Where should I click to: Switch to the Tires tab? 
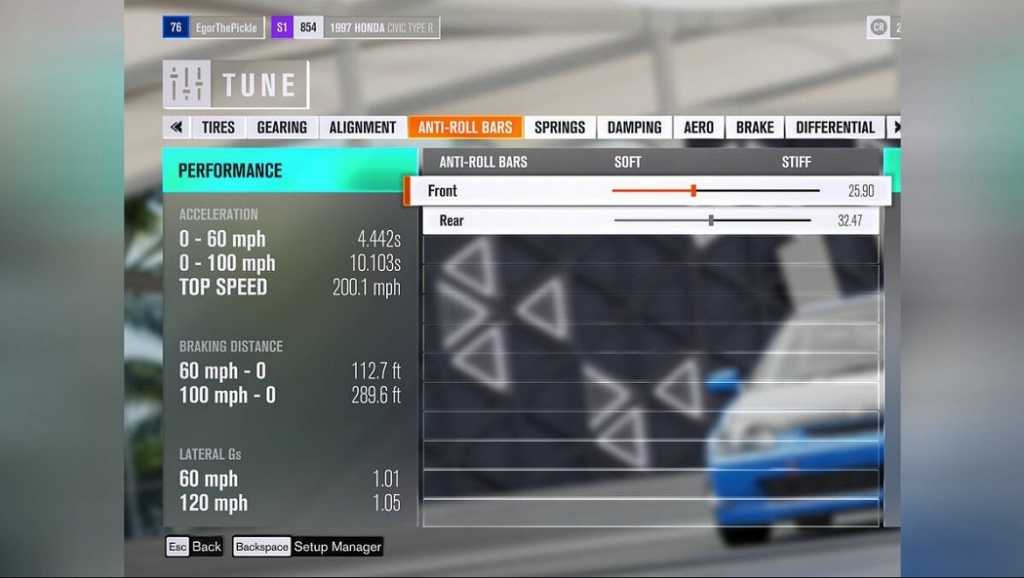click(218, 127)
